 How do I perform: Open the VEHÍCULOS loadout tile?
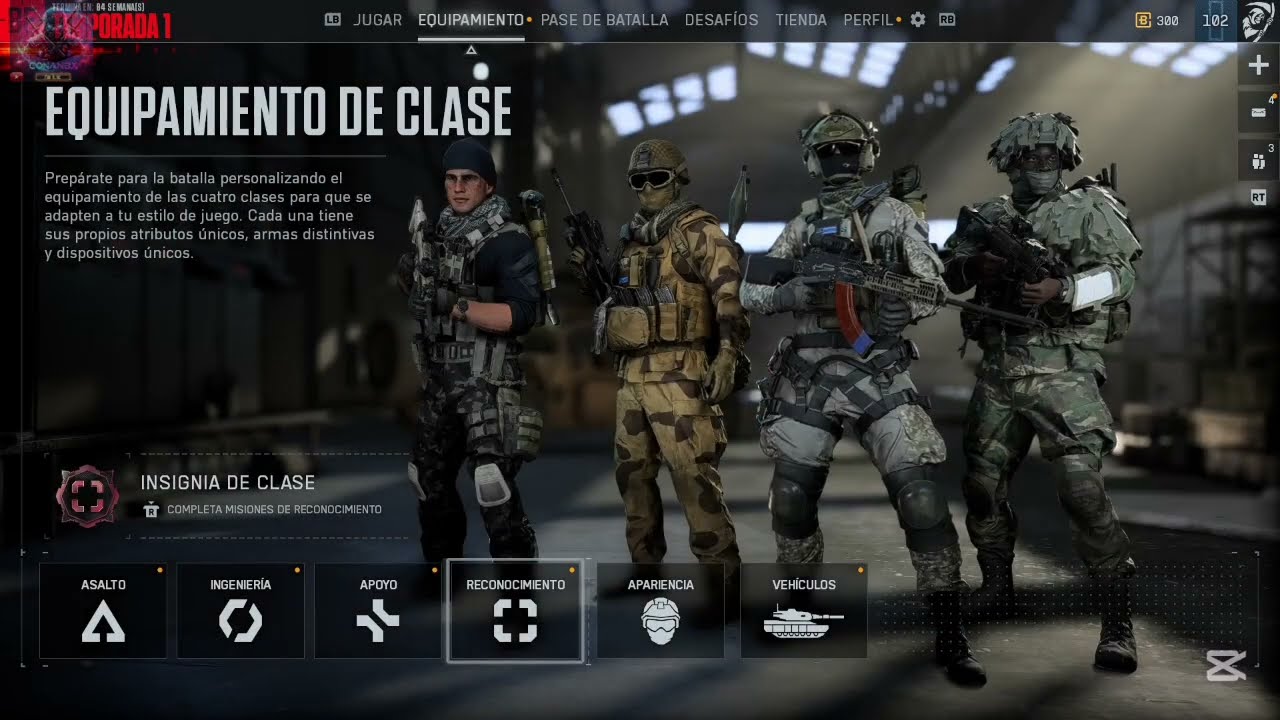coord(803,610)
